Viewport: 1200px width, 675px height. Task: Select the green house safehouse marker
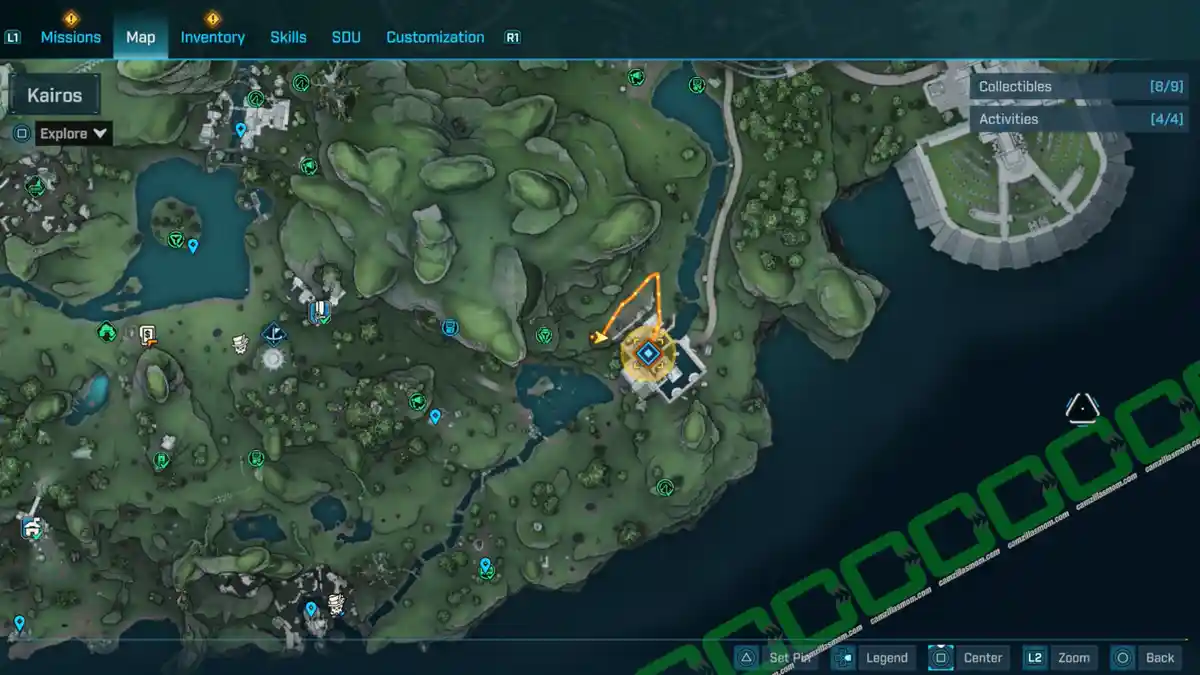pos(106,331)
